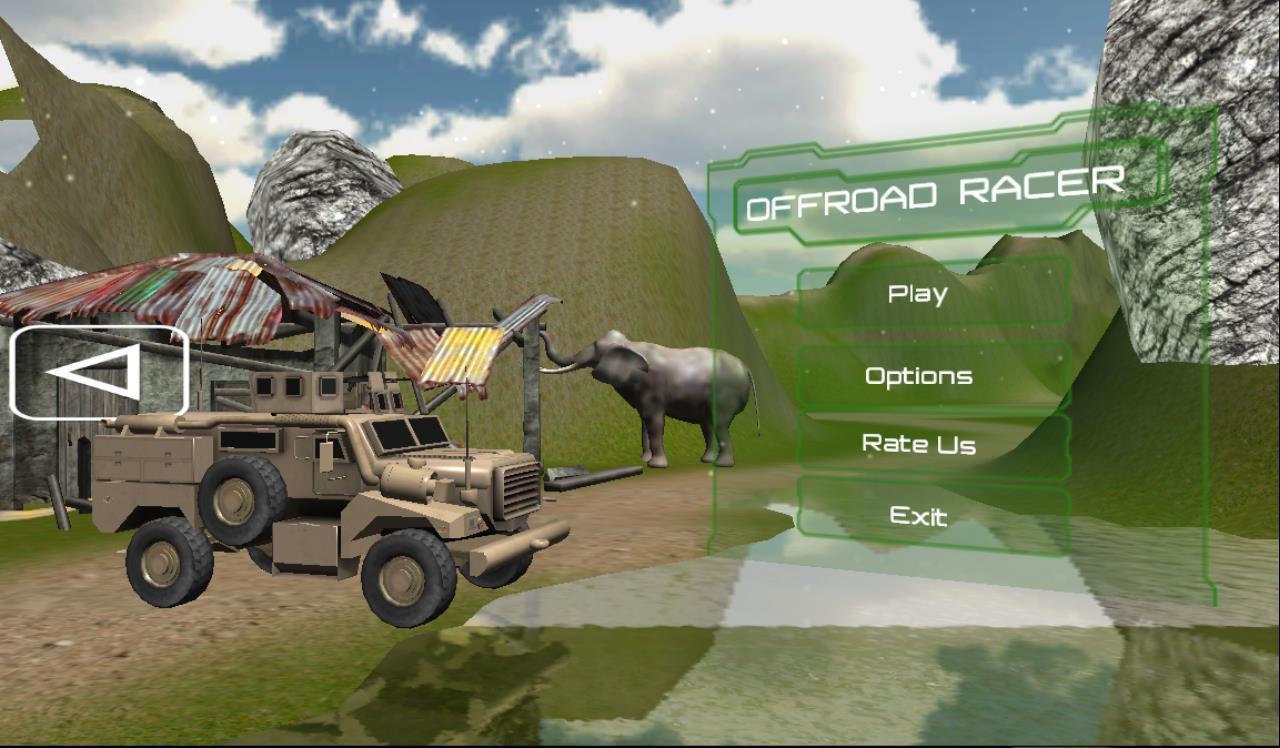Click Rate Us to review the game
This screenshot has height=748, width=1280.
pyautogui.click(x=918, y=445)
